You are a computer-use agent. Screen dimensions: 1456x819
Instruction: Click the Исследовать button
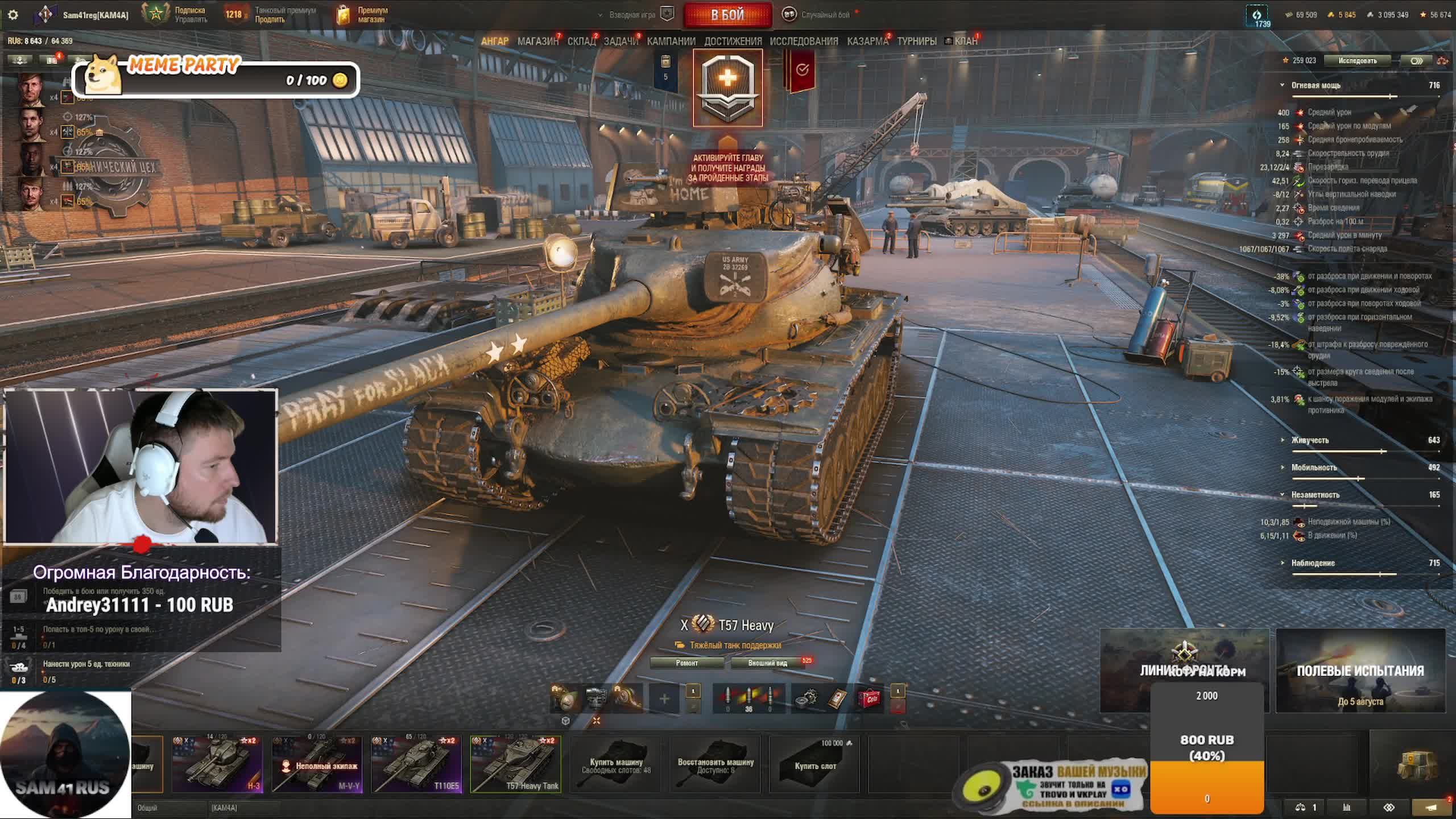pyautogui.click(x=1357, y=60)
